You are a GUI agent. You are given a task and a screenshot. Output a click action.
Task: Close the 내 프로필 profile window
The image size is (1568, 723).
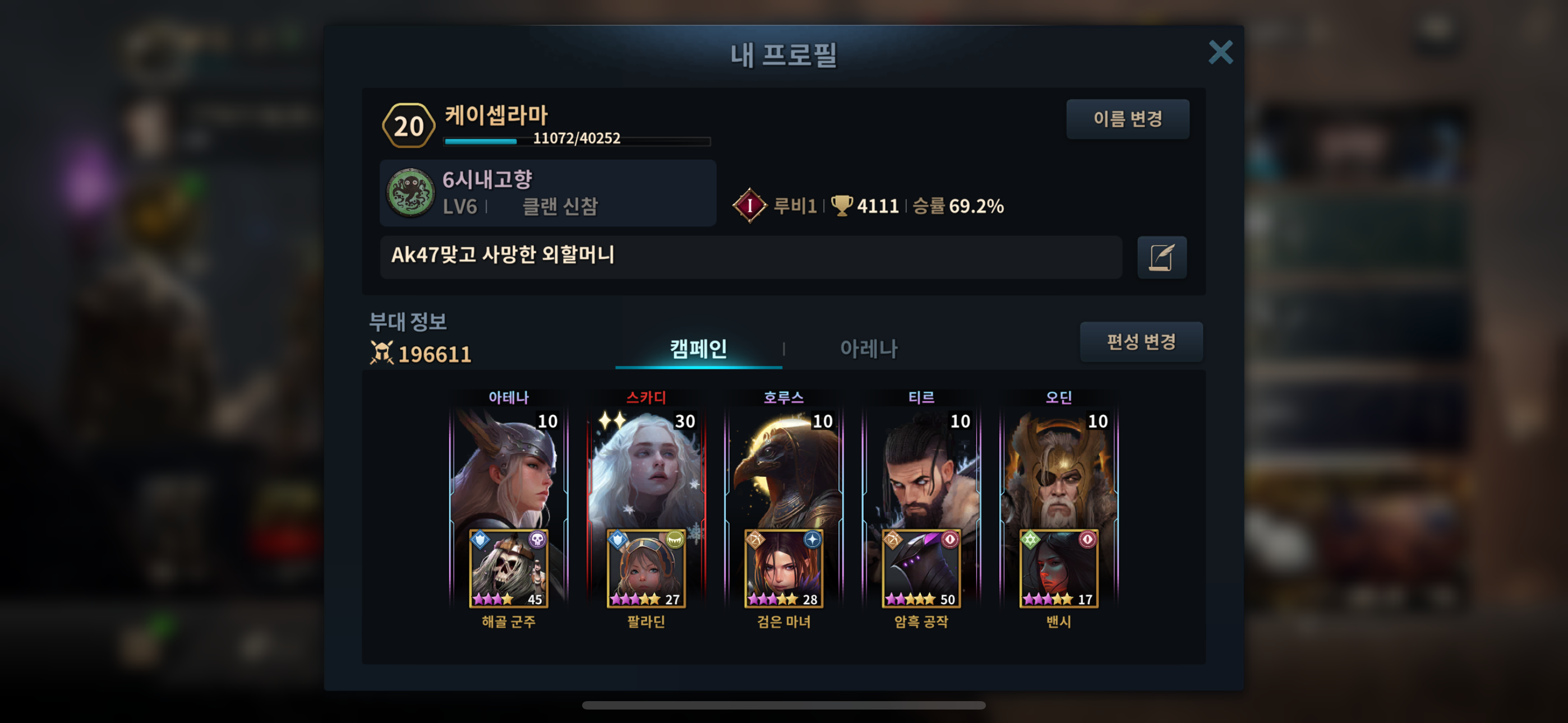(1220, 52)
